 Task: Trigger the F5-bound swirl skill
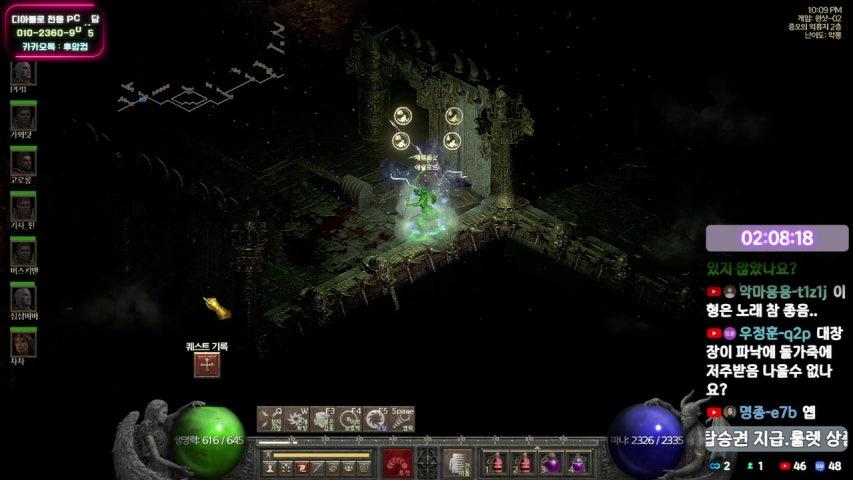[x=375, y=418]
